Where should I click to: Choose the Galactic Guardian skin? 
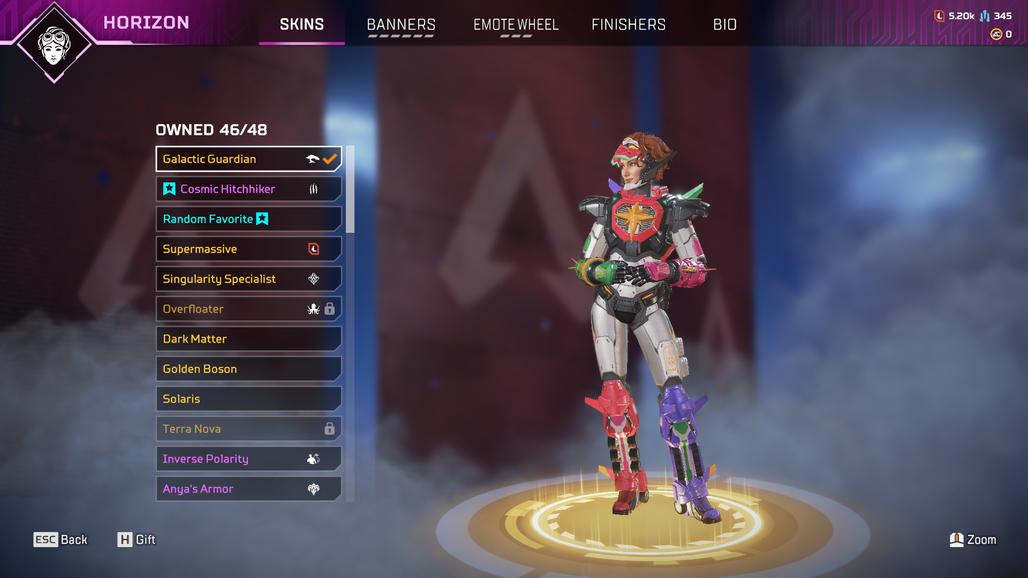248,159
